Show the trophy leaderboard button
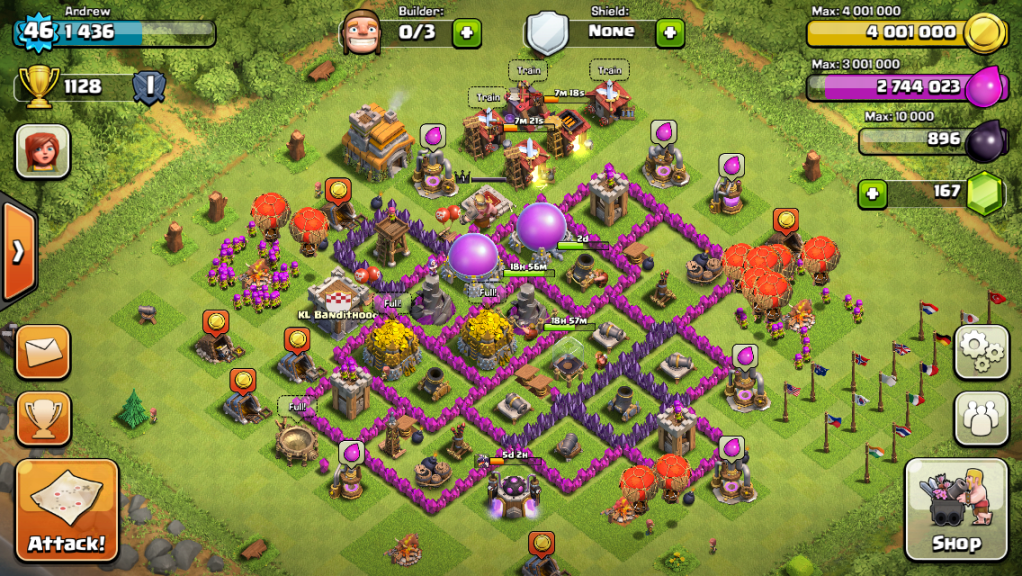This screenshot has width=1022, height=576. [x=43, y=417]
